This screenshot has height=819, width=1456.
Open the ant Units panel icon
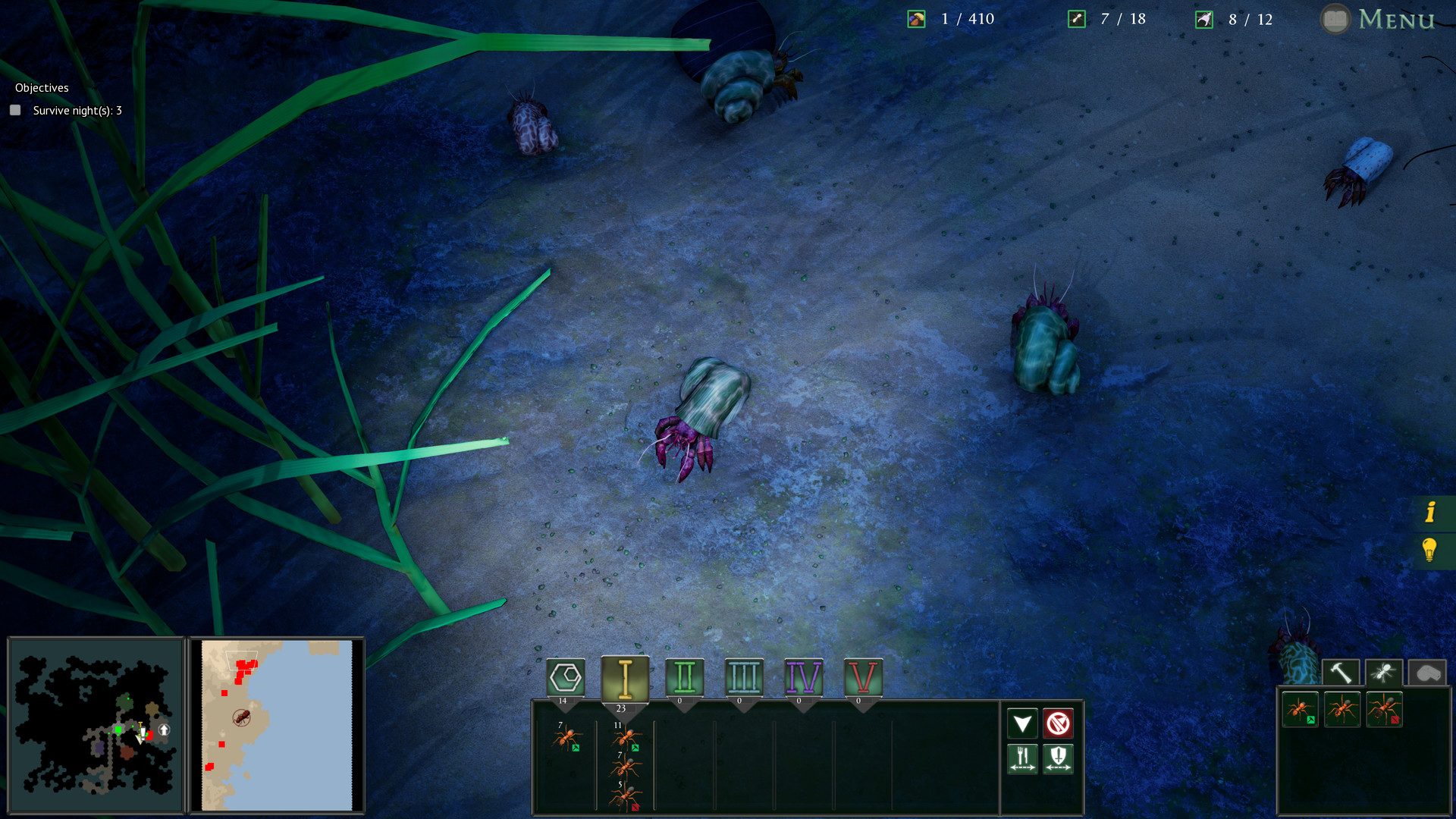click(1384, 672)
